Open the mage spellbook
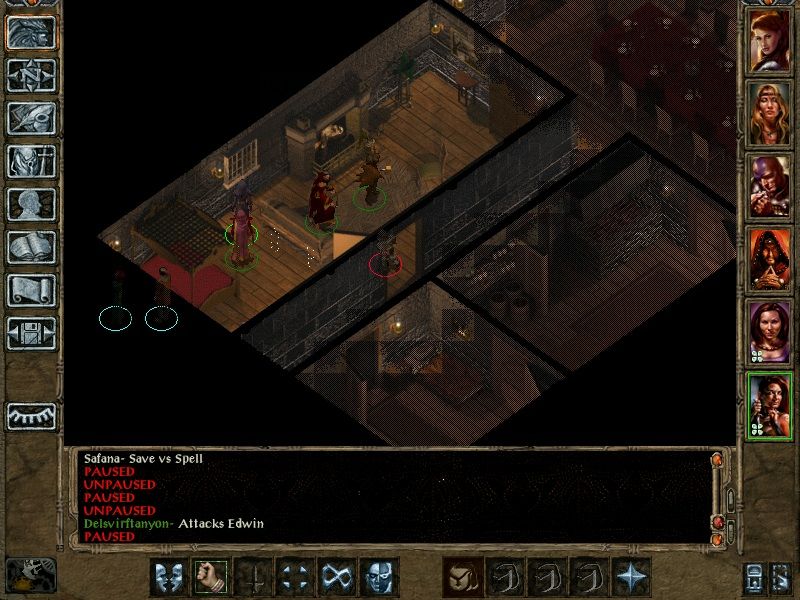This screenshot has width=800, height=600. 31,248
